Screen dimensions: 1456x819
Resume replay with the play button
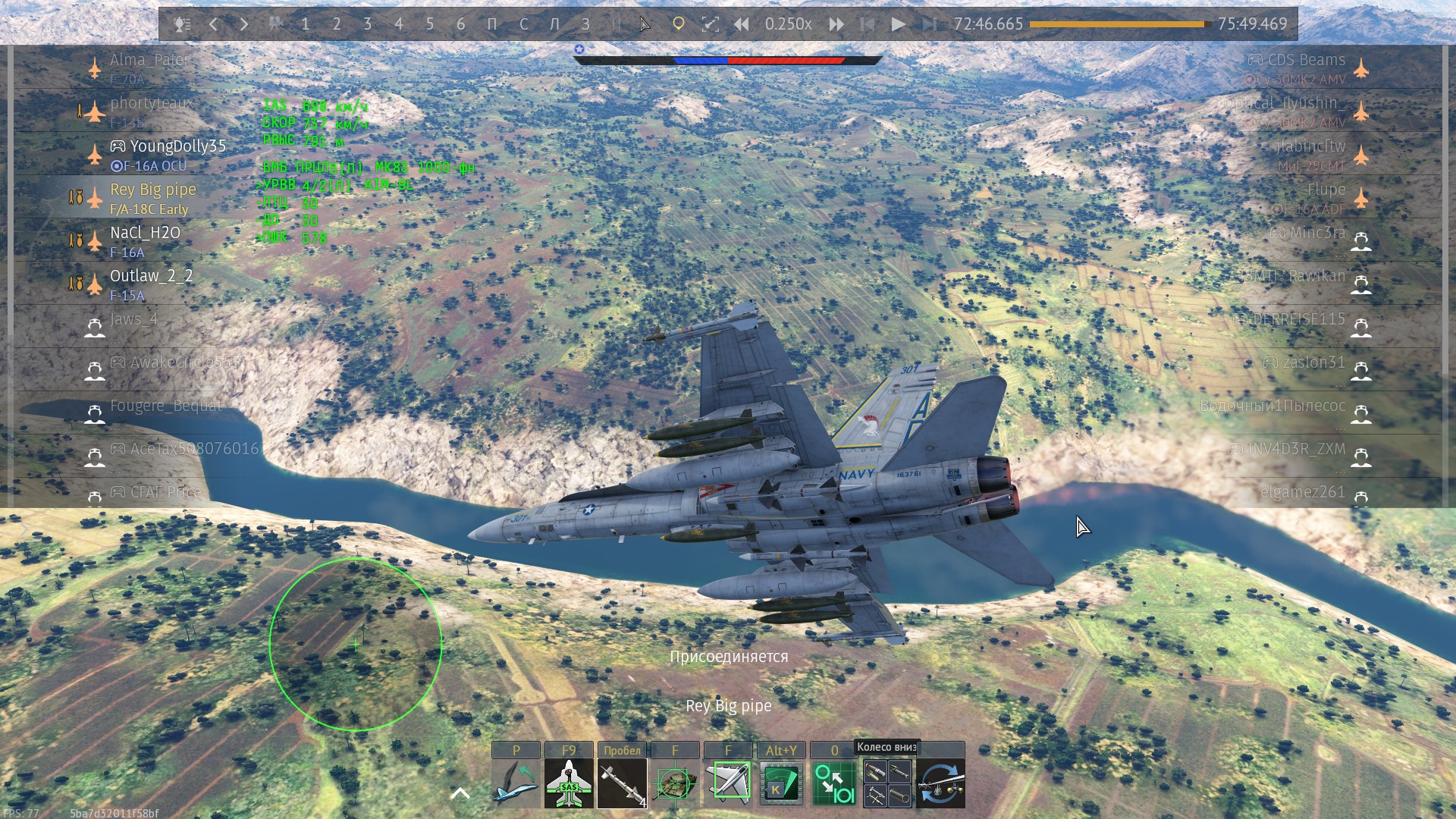pyautogui.click(x=898, y=24)
